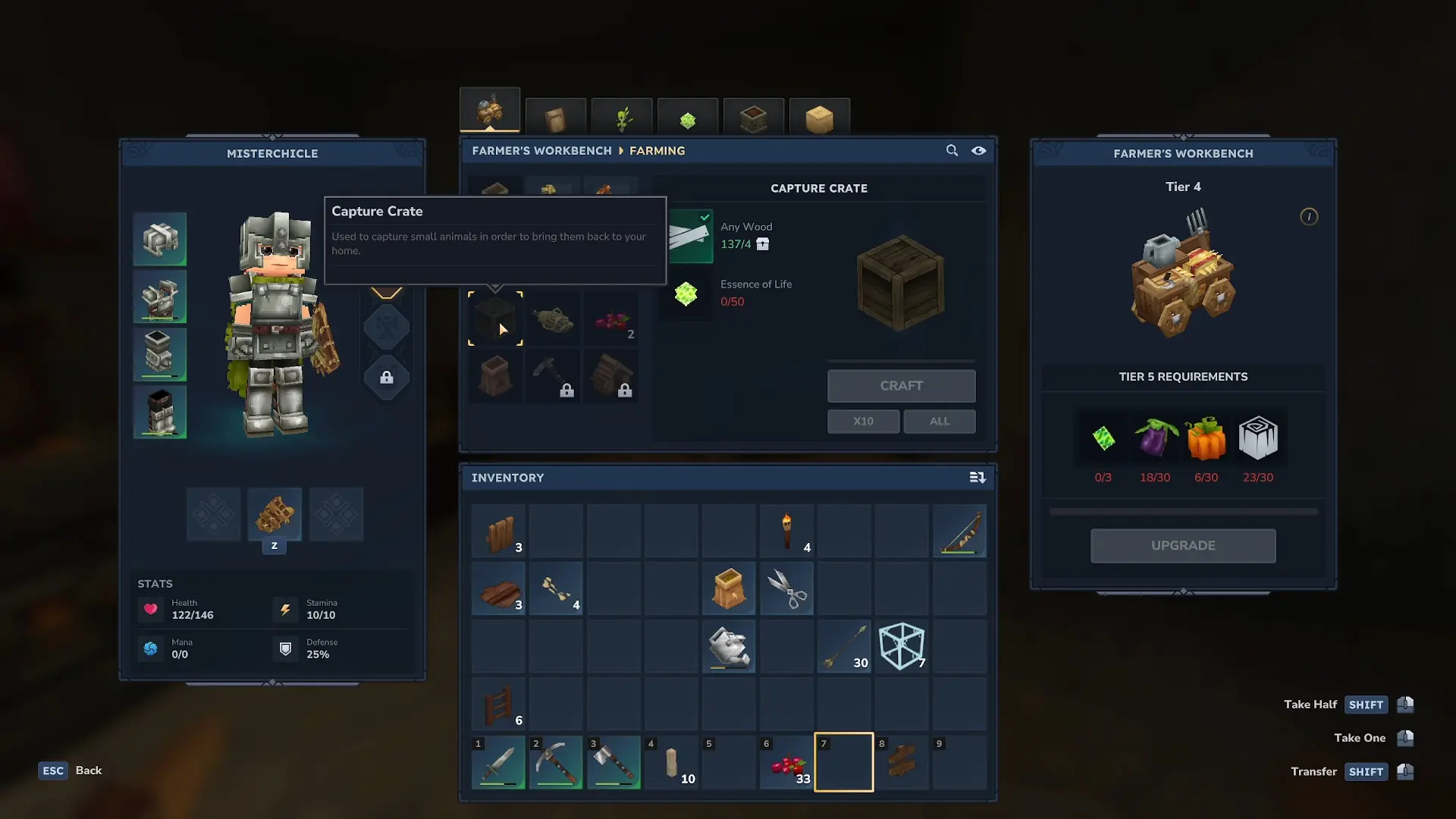Pick the shears in inventory
The image size is (1456, 819).
click(x=786, y=588)
